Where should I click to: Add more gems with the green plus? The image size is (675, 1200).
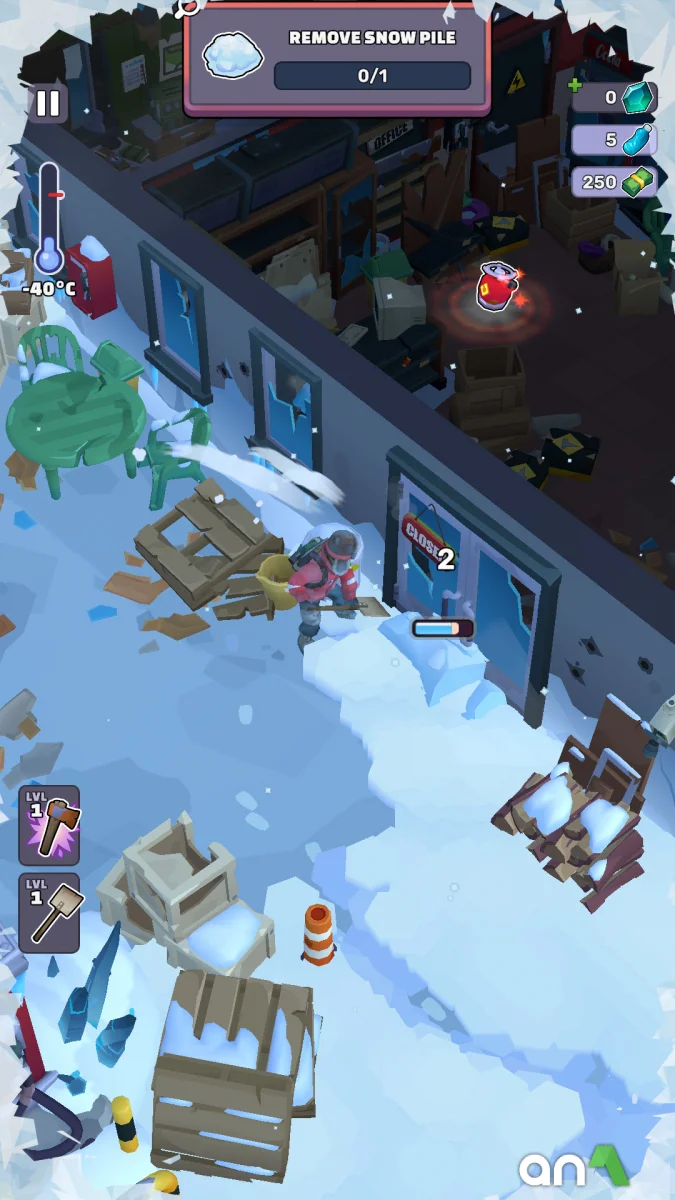(x=575, y=87)
